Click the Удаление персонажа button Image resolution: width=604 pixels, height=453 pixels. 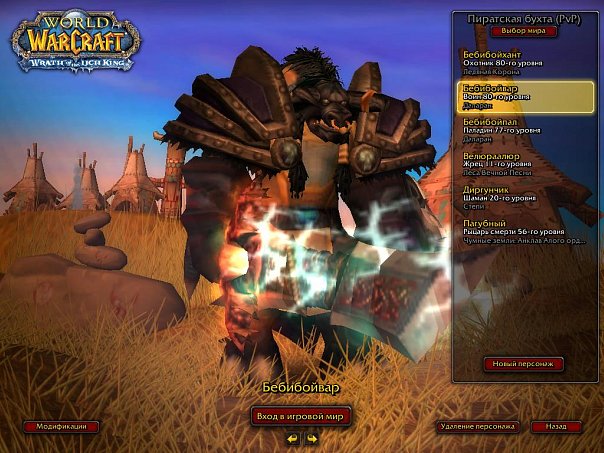coord(476,426)
